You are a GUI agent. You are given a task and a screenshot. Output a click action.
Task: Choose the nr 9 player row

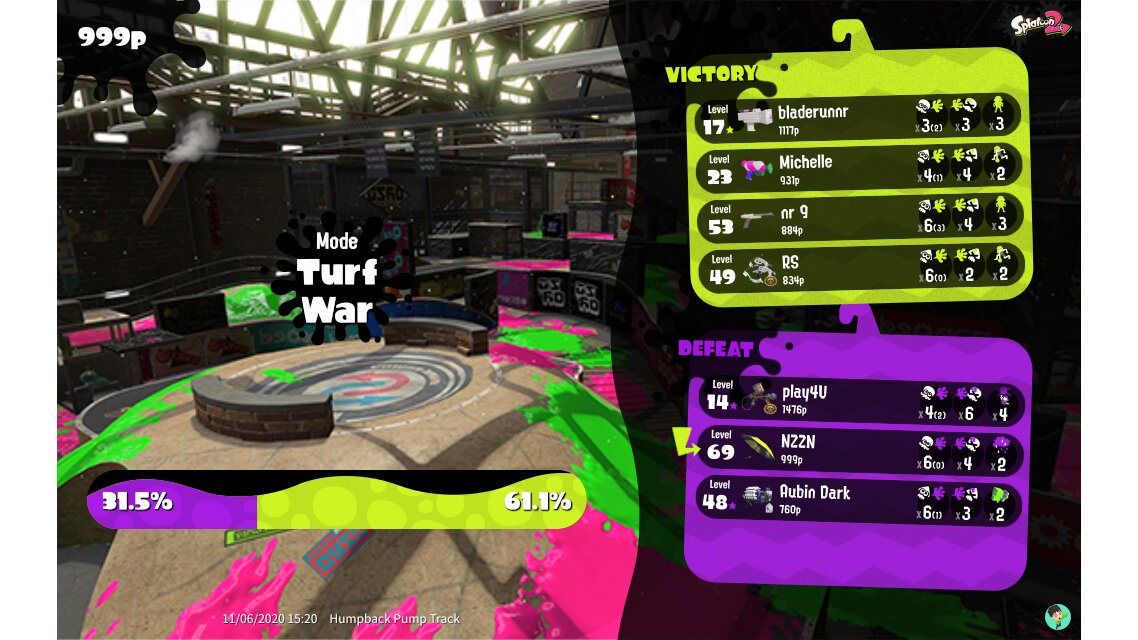click(860, 217)
